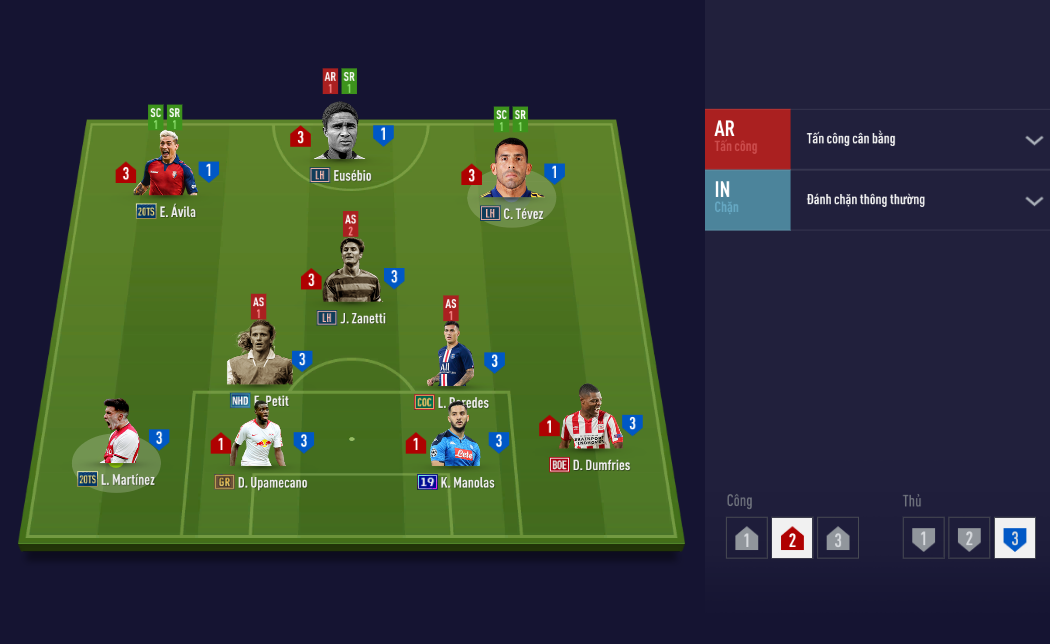Choose right back D. Dumfries
The height and width of the screenshot is (644, 1050).
click(591, 421)
